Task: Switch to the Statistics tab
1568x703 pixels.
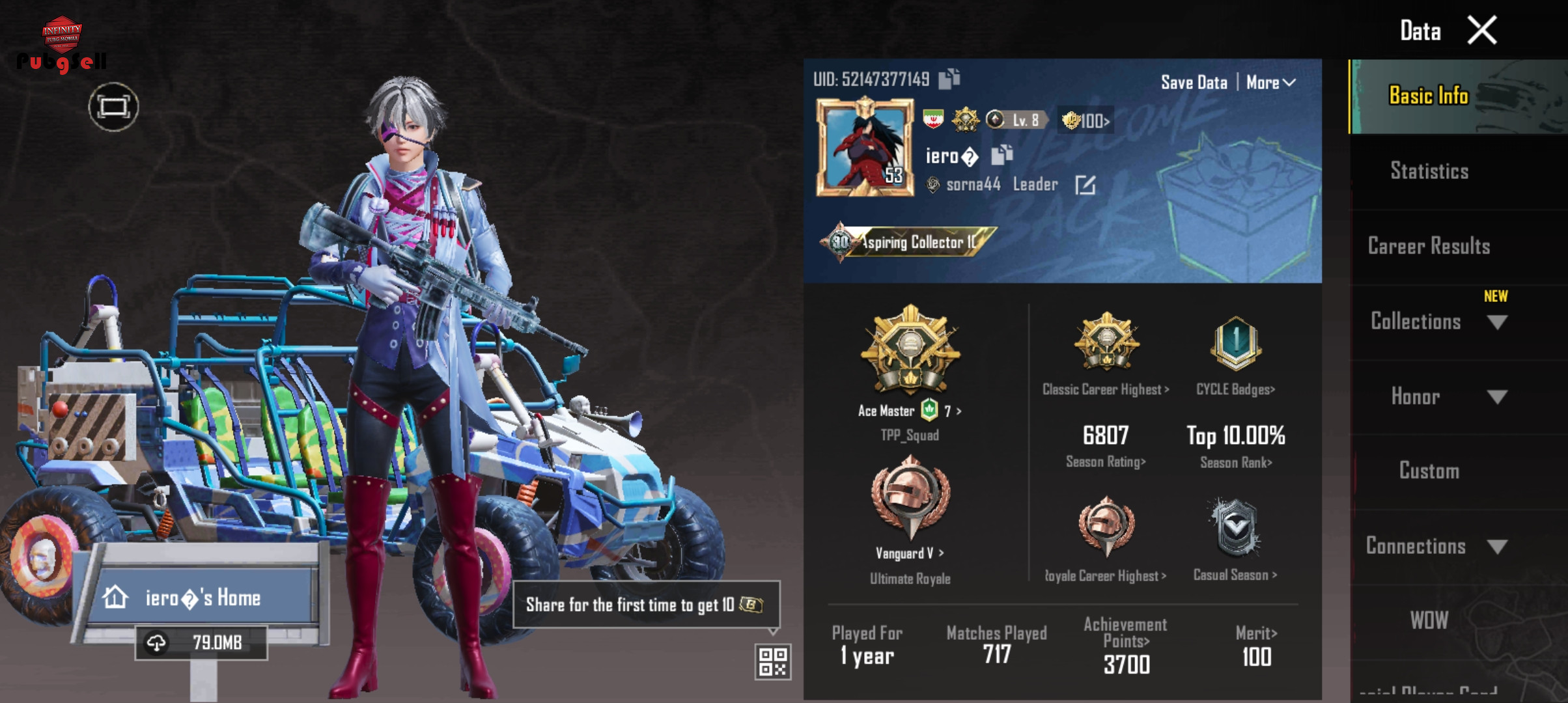Action: point(1429,171)
